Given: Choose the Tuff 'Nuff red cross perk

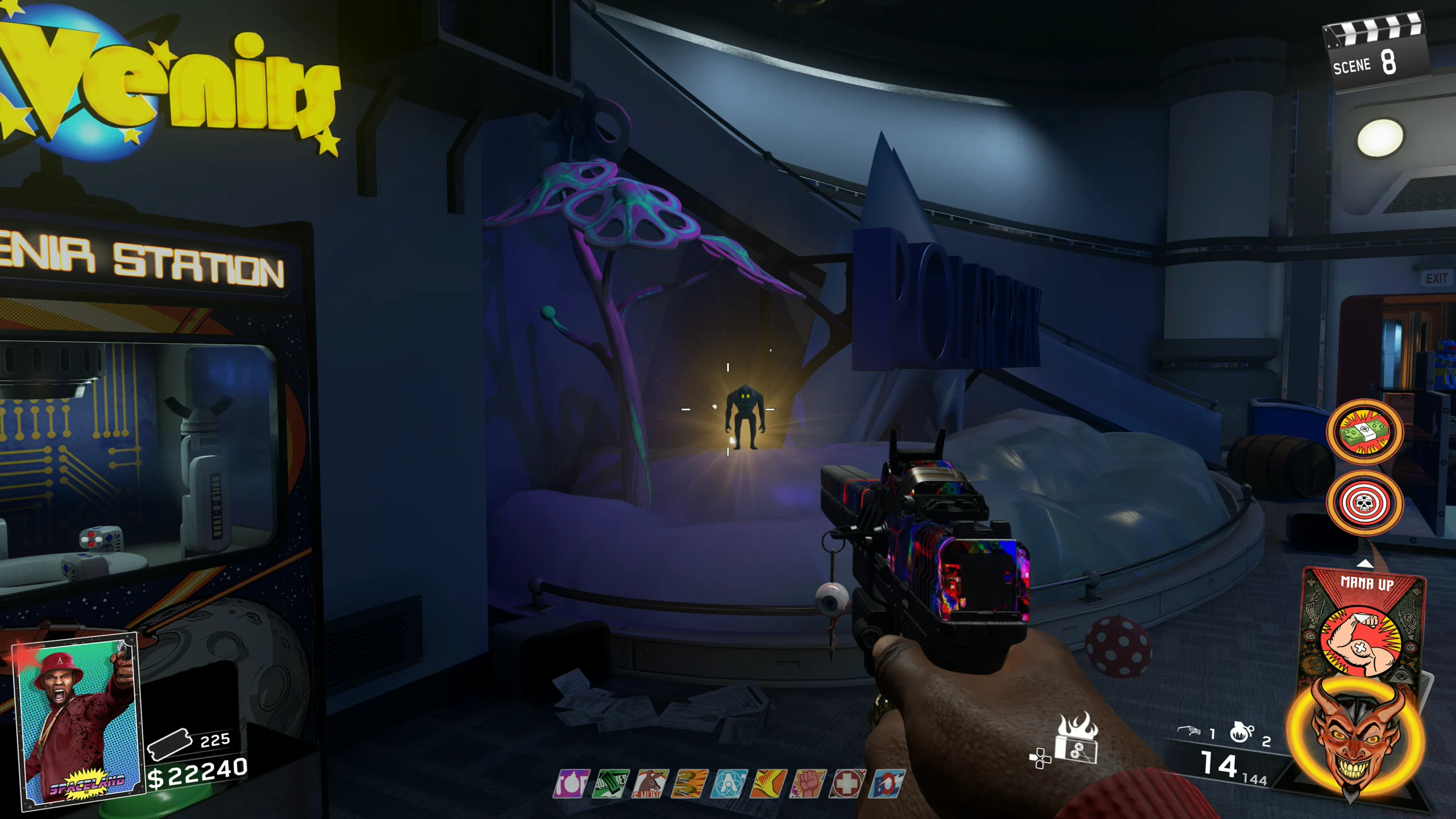Looking at the screenshot, I should [847, 784].
